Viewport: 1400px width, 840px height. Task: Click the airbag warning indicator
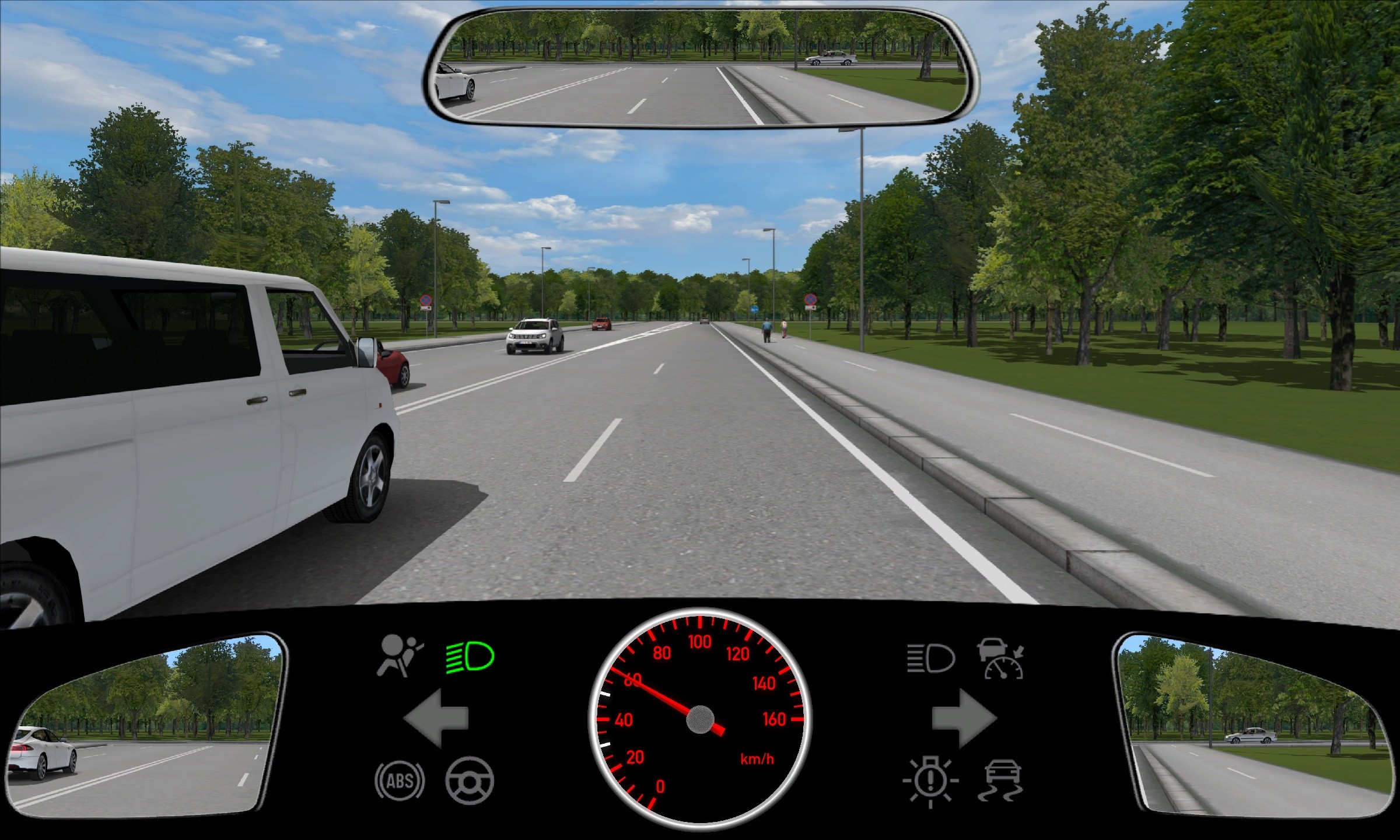(x=400, y=656)
